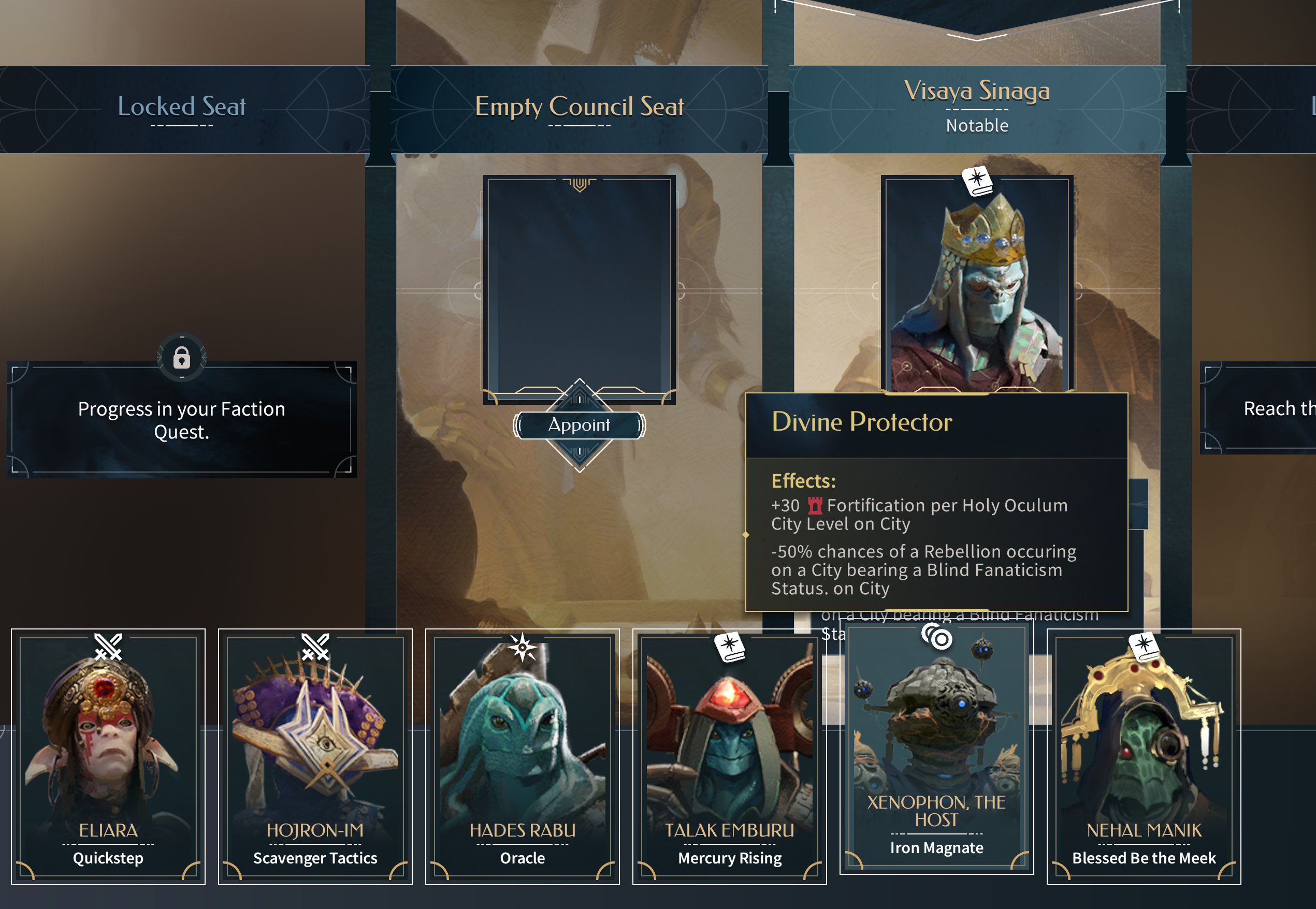
Task: Choose the Hojron-Im Scavenger Tactics card
Action: coord(315,756)
